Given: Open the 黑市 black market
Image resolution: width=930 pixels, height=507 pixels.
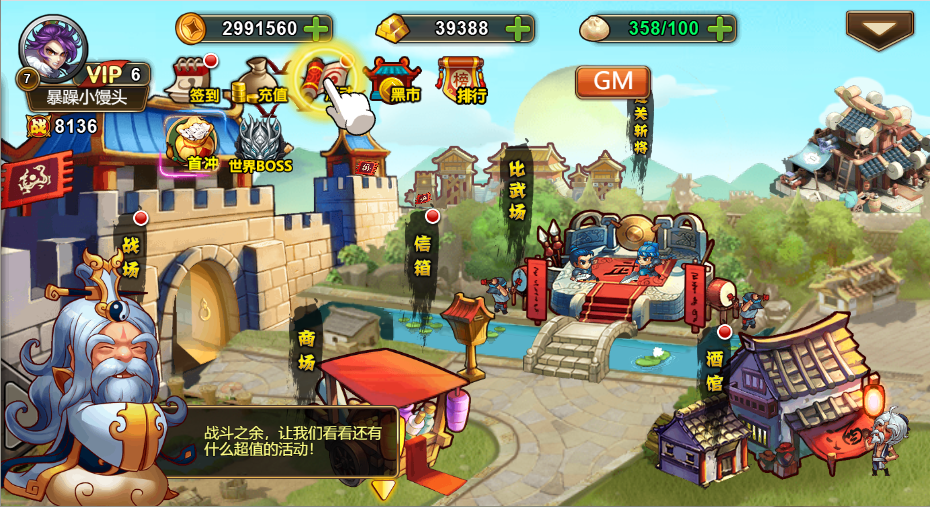Looking at the screenshot, I should coord(394,80).
